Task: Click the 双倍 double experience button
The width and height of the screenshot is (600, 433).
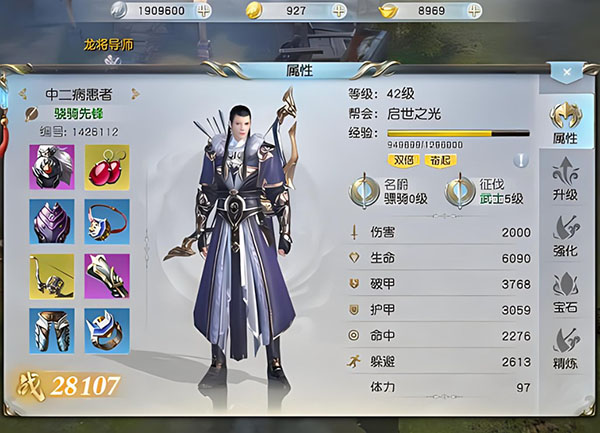Action: pyautogui.click(x=403, y=160)
